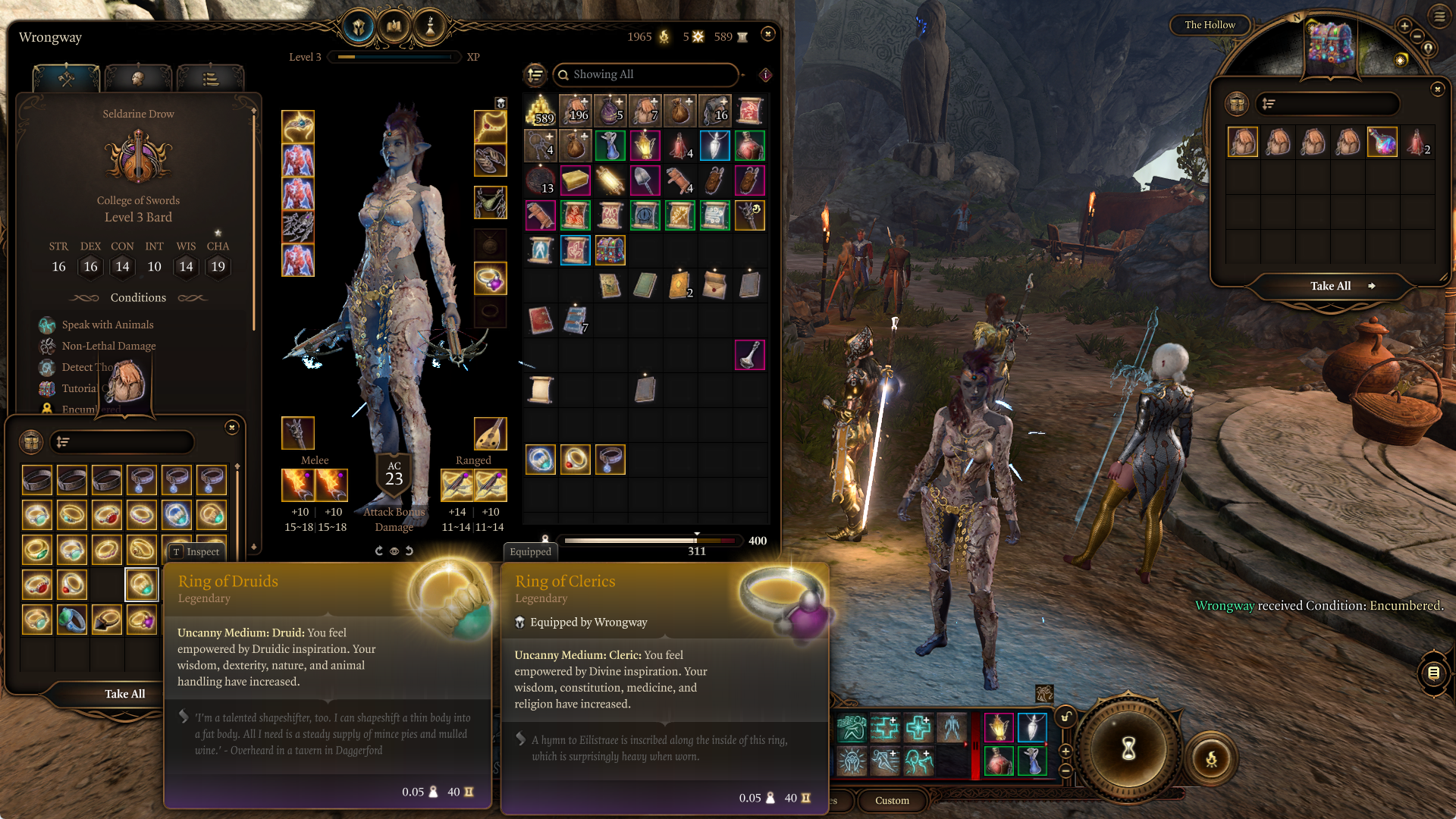The height and width of the screenshot is (819, 1456).
Task: Choose the equipped amulet slot
Action: pyautogui.click(x=490, y=127)
